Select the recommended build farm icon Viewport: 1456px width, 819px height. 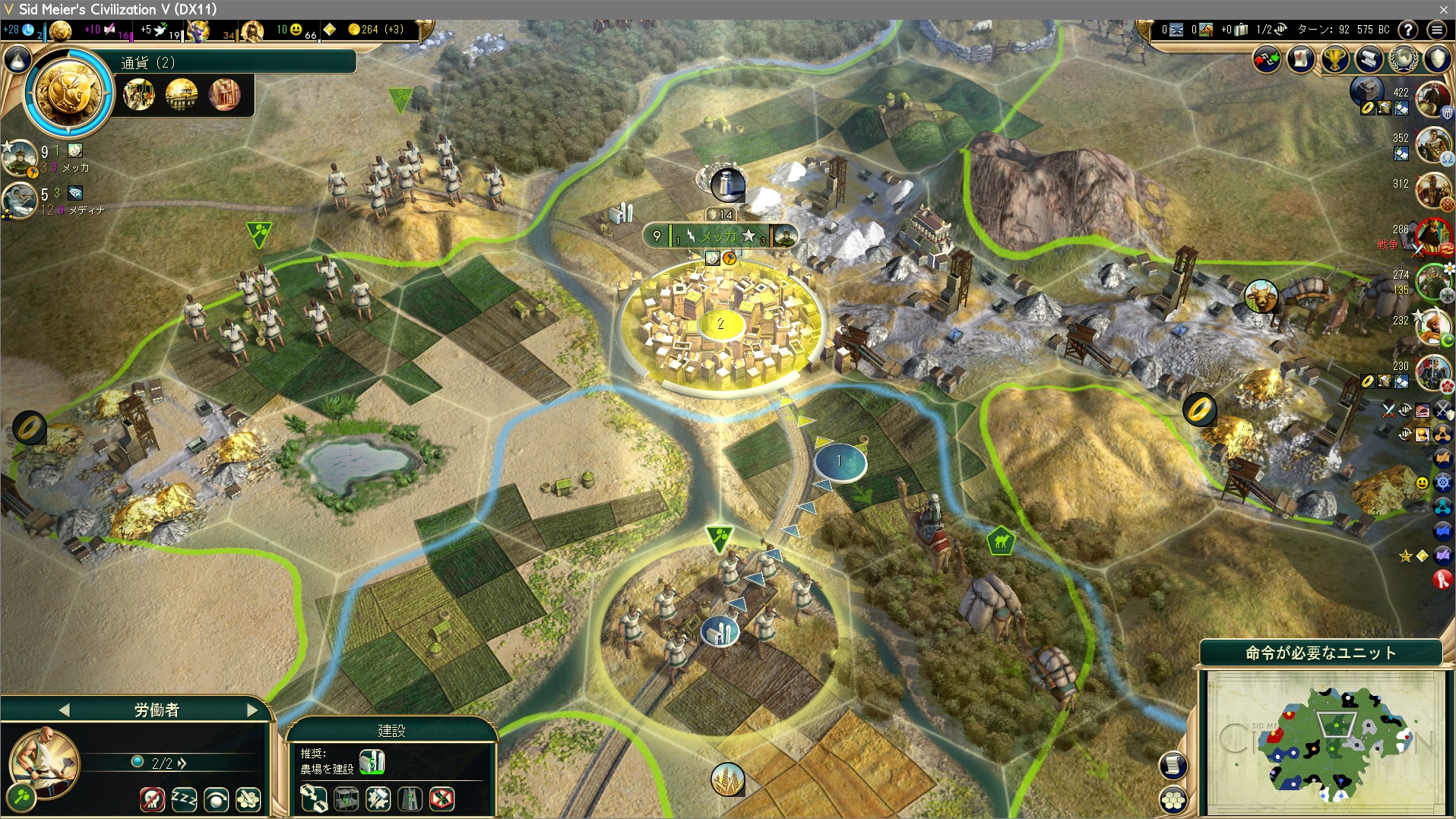[x=372, y=761]
